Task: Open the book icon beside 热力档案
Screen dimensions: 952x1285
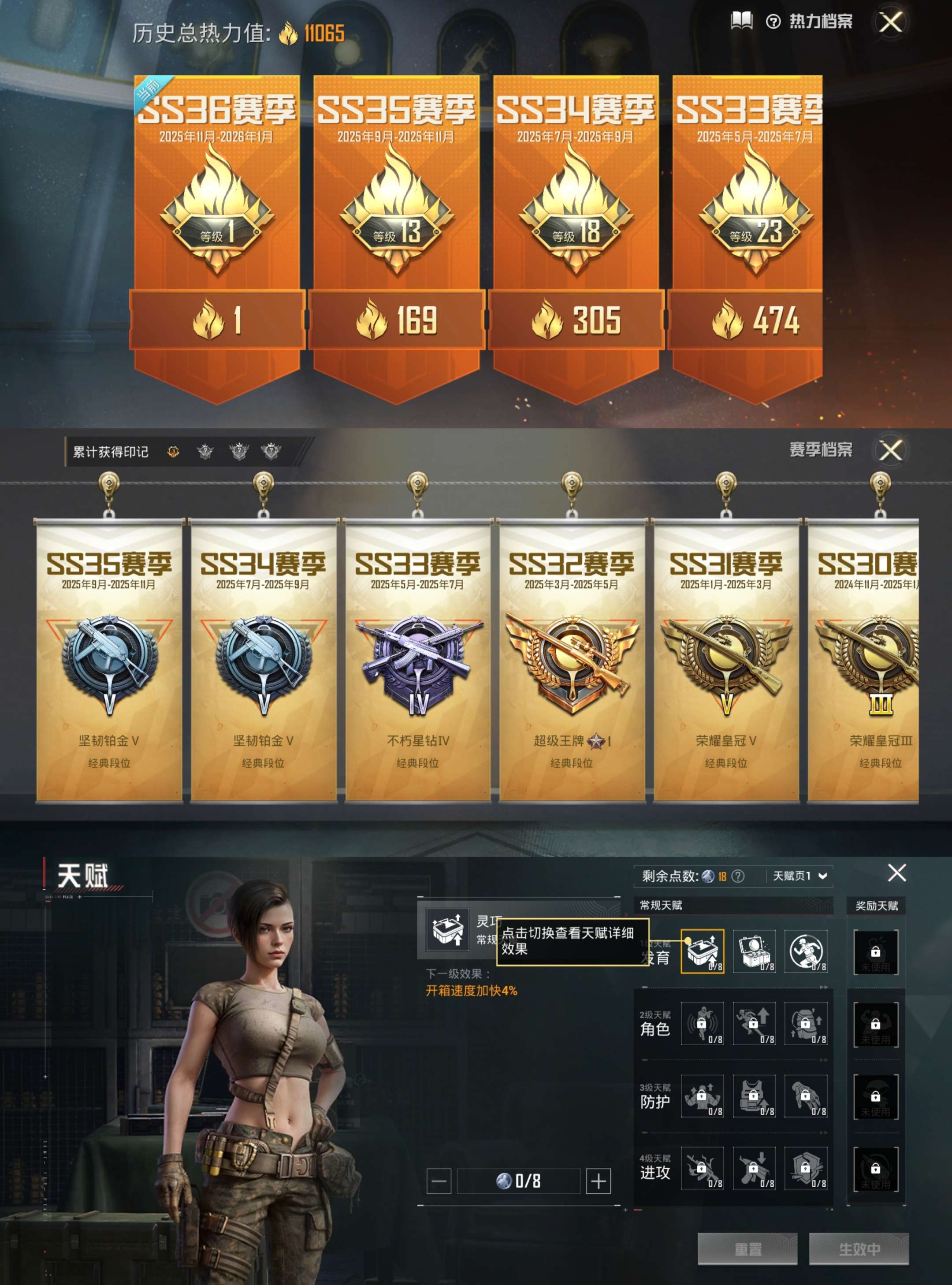Action: pyautogui.click(x=742, y=22)
